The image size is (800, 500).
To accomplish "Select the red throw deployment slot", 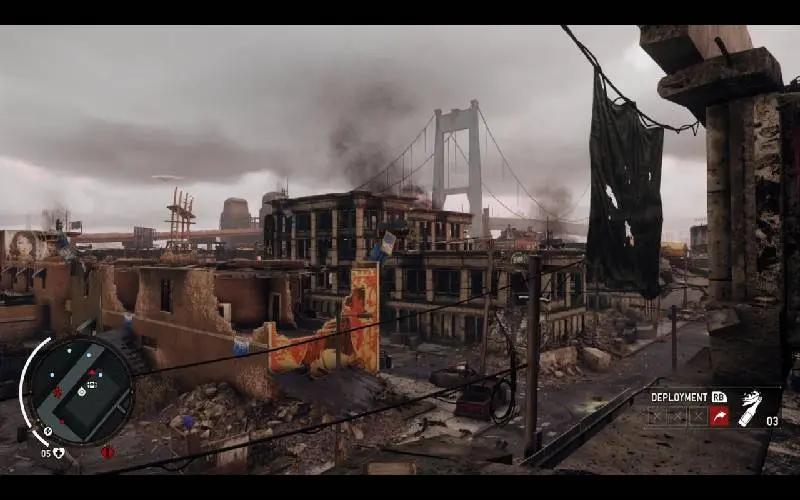I will tap(720, 416).
